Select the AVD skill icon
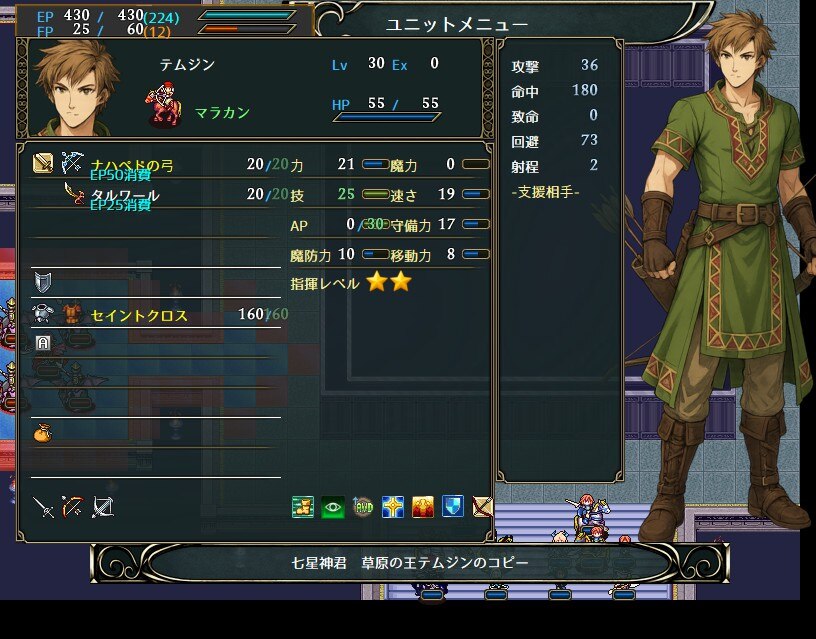This screenshot has width=816, height=639. (x=363, y=507)
